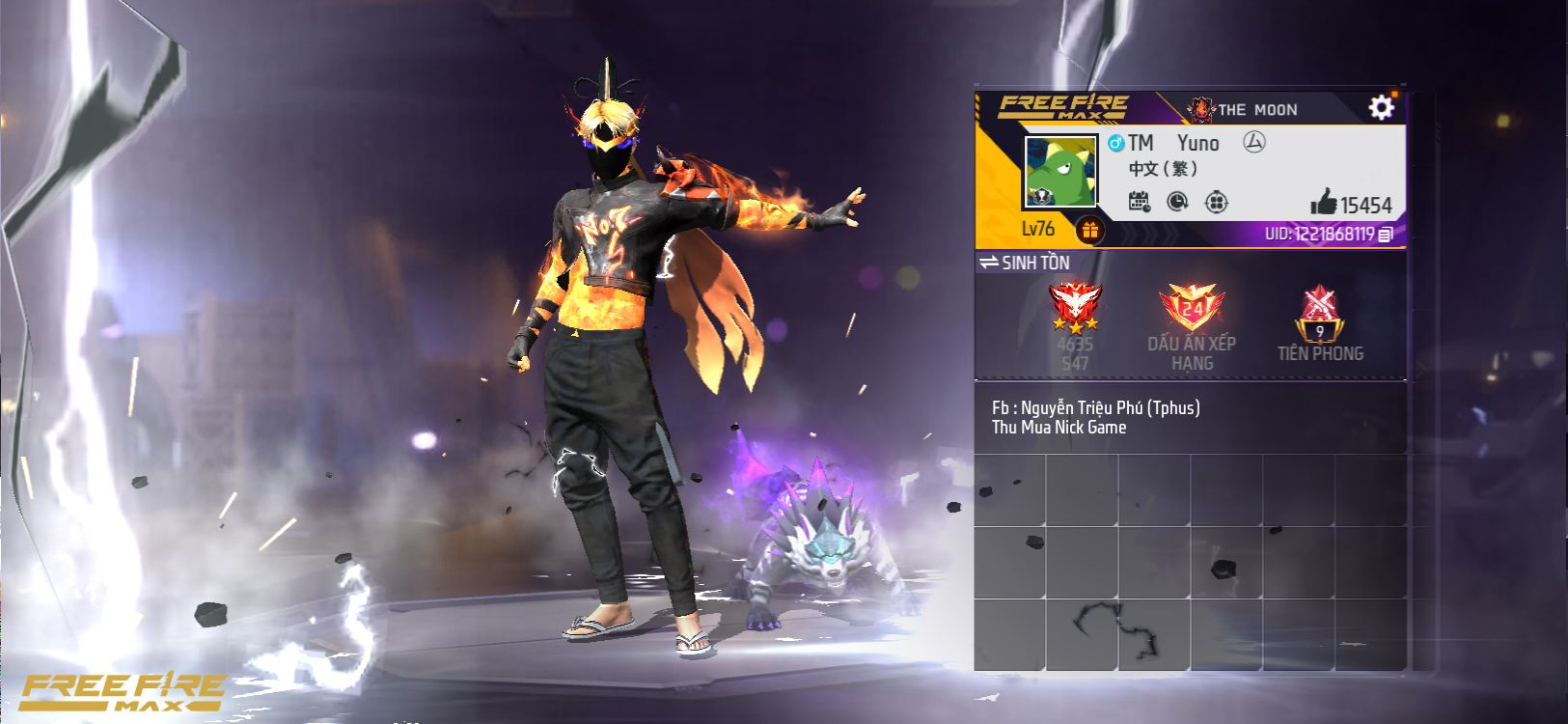
Task: Click the profile signature text box
Action: pos(1190,418)
